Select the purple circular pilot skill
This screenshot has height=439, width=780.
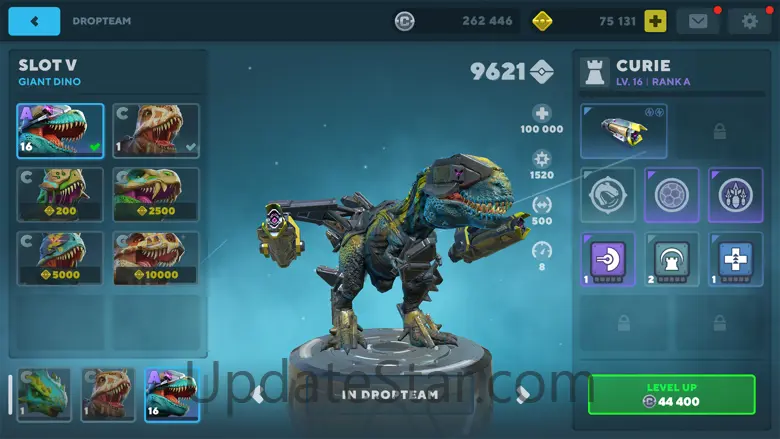pyautogui.click(x=671, y=194)
